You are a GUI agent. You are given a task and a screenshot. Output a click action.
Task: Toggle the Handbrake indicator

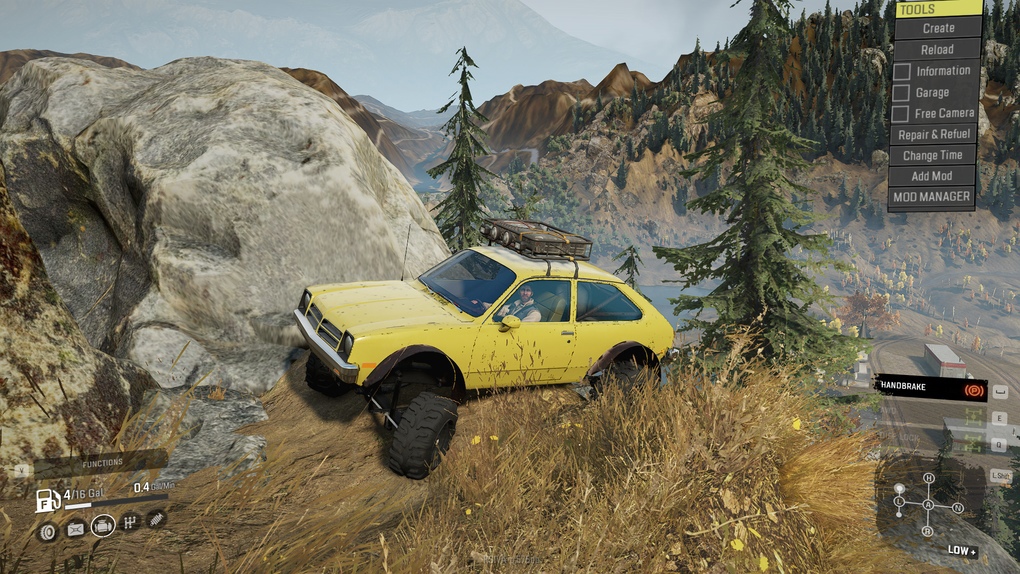point(930,389)
